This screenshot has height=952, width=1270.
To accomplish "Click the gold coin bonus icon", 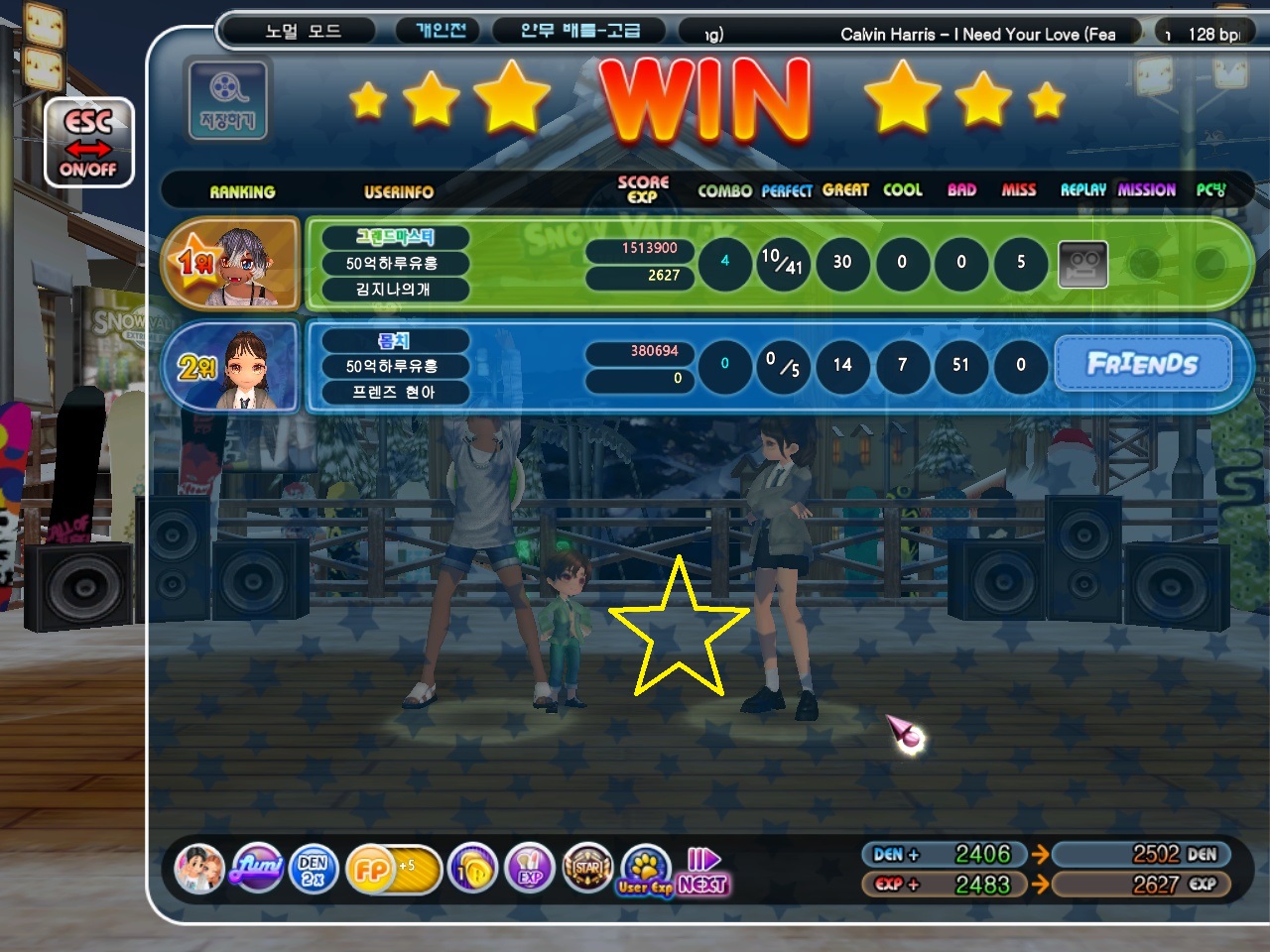I will (472, 870).
